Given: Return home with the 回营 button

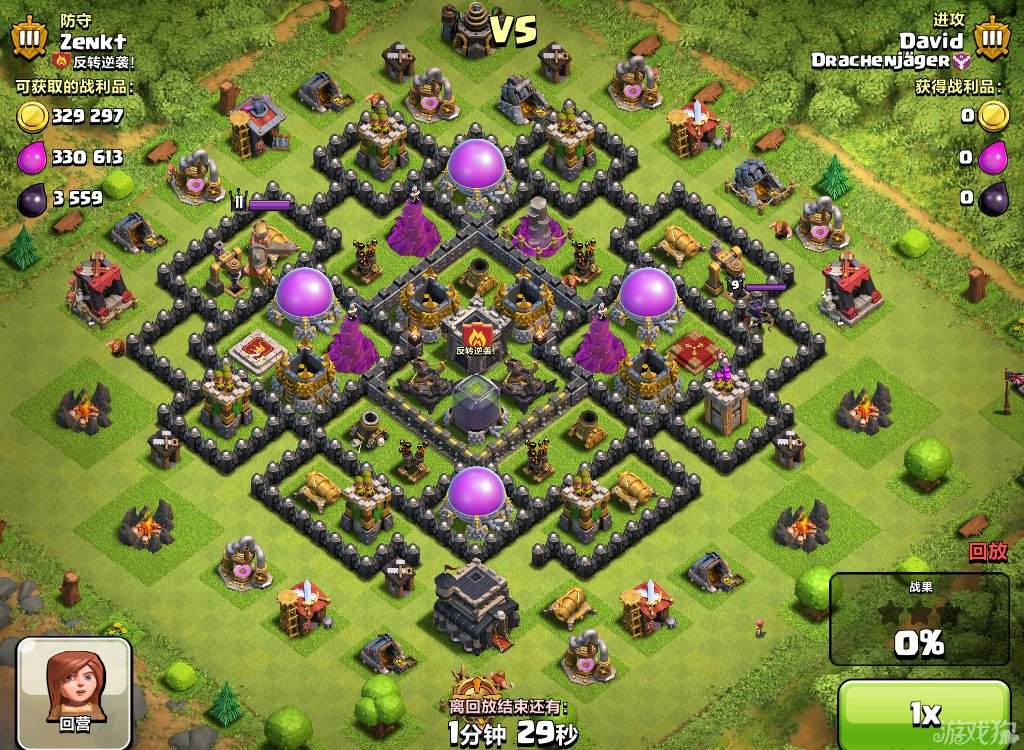Looking at the screenshot, I should [74, 688].
